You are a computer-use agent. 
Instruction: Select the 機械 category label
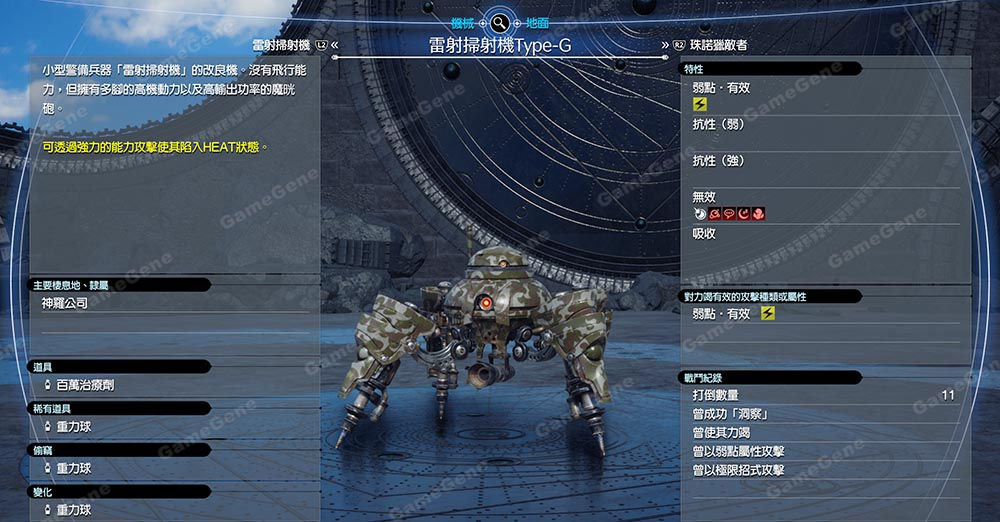pyautogui.click(x=462, y=22)
